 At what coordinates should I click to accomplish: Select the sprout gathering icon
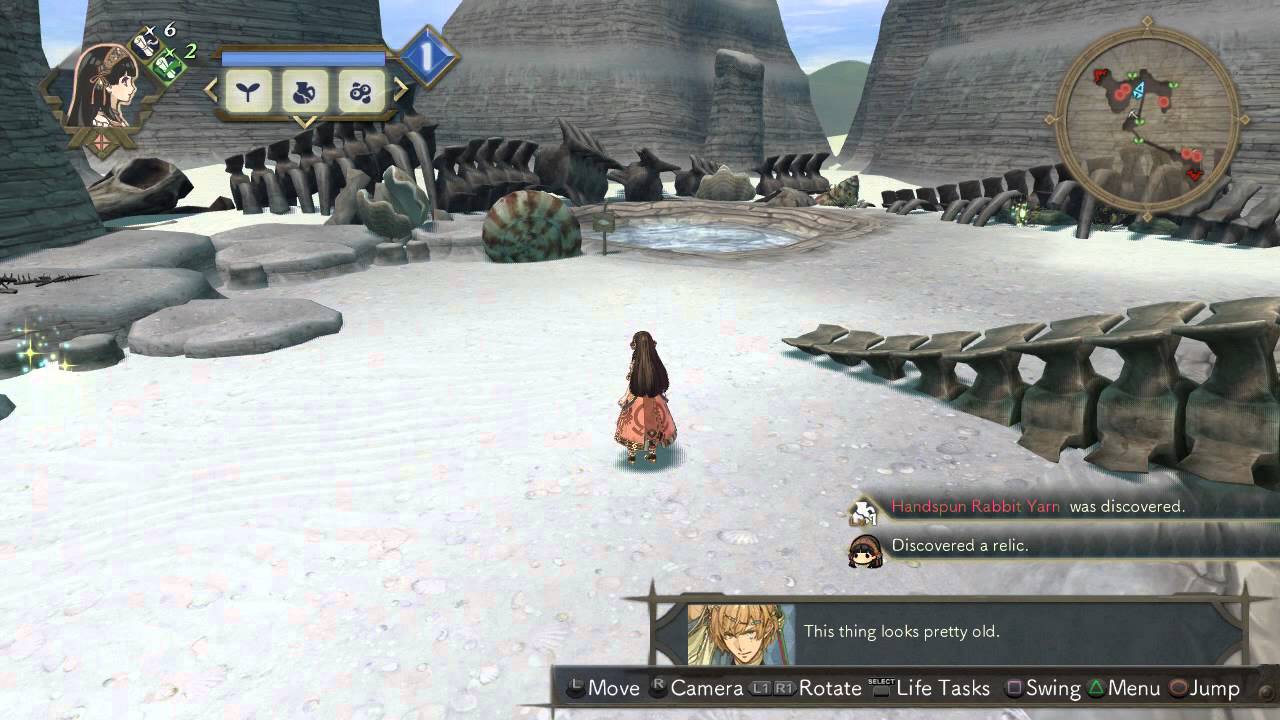(x=247, y=93)
